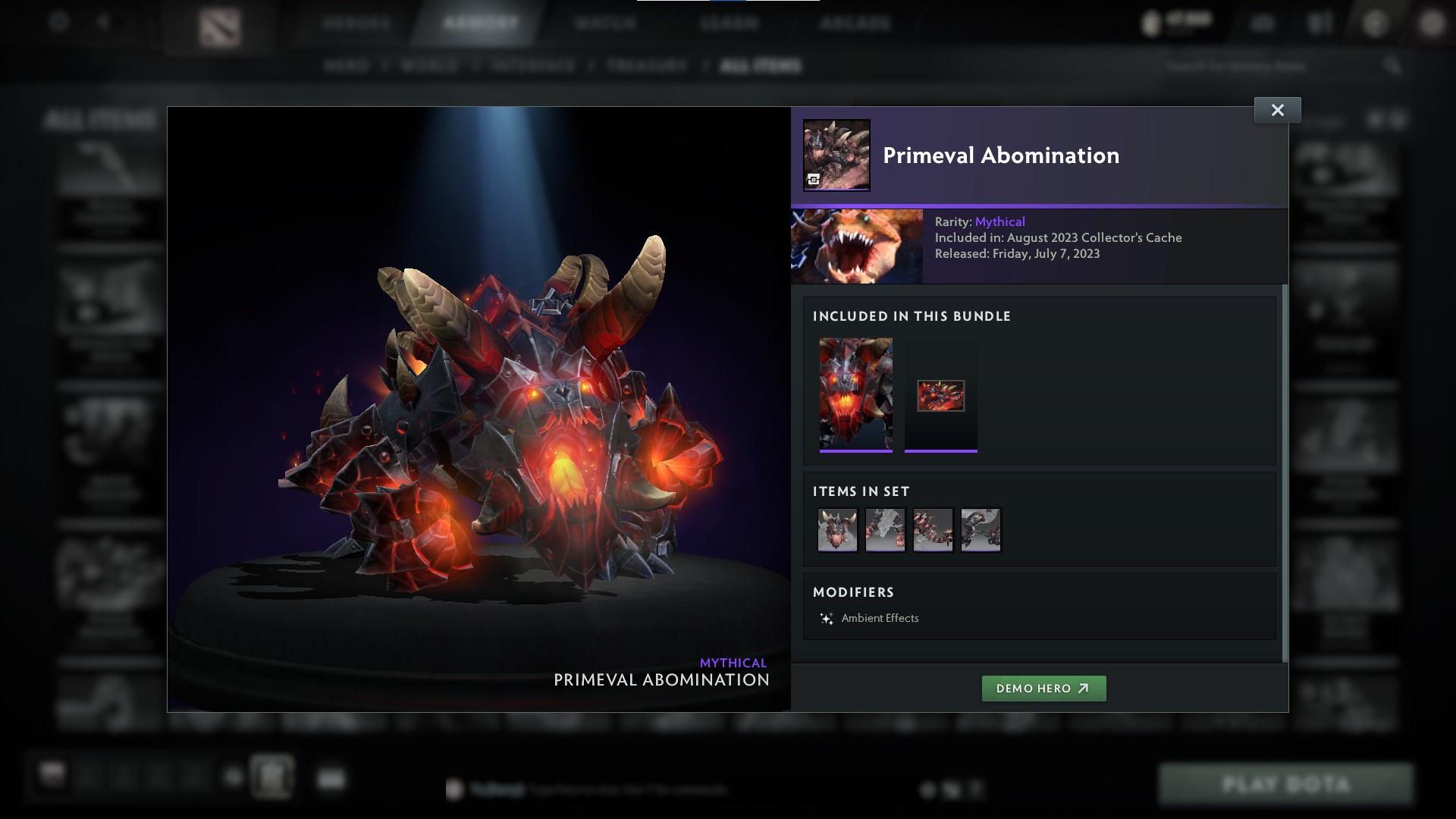Select the full set preview thumbnail in the bundle
The width and height of the screenshot is (1456, 819).
[x=856, y=394]
